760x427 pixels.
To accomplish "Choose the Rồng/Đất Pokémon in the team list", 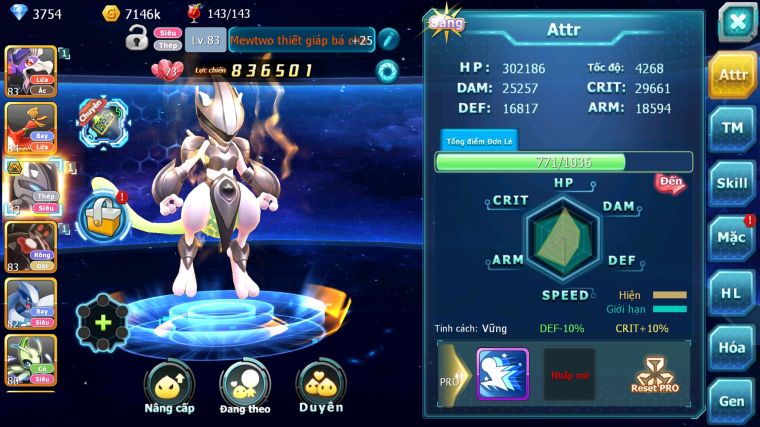I will point(30,244).
